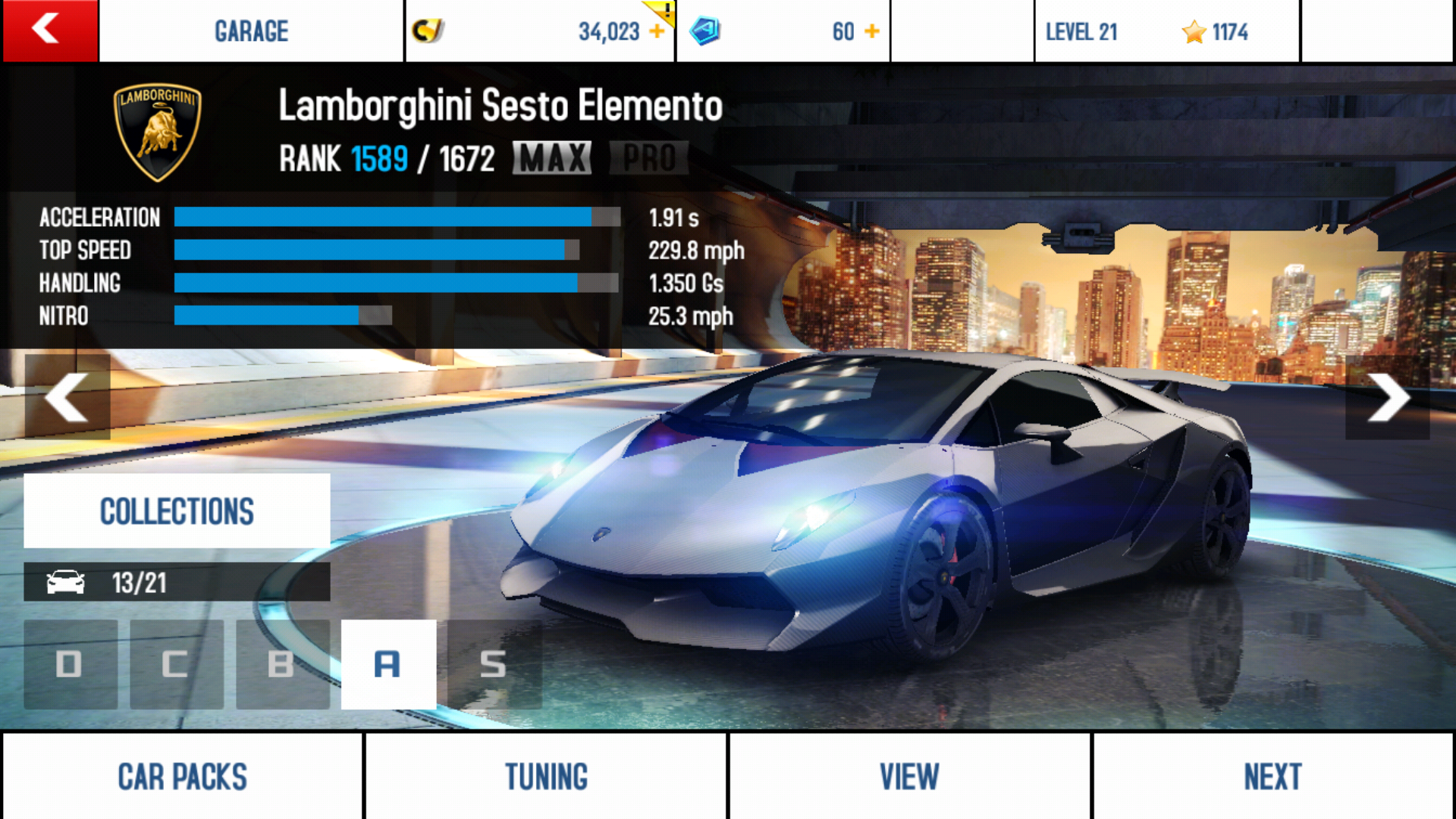The width and height of the screenshot is (1456, 819).
Task: Add more credits with the plus icon
Action: 657,31
